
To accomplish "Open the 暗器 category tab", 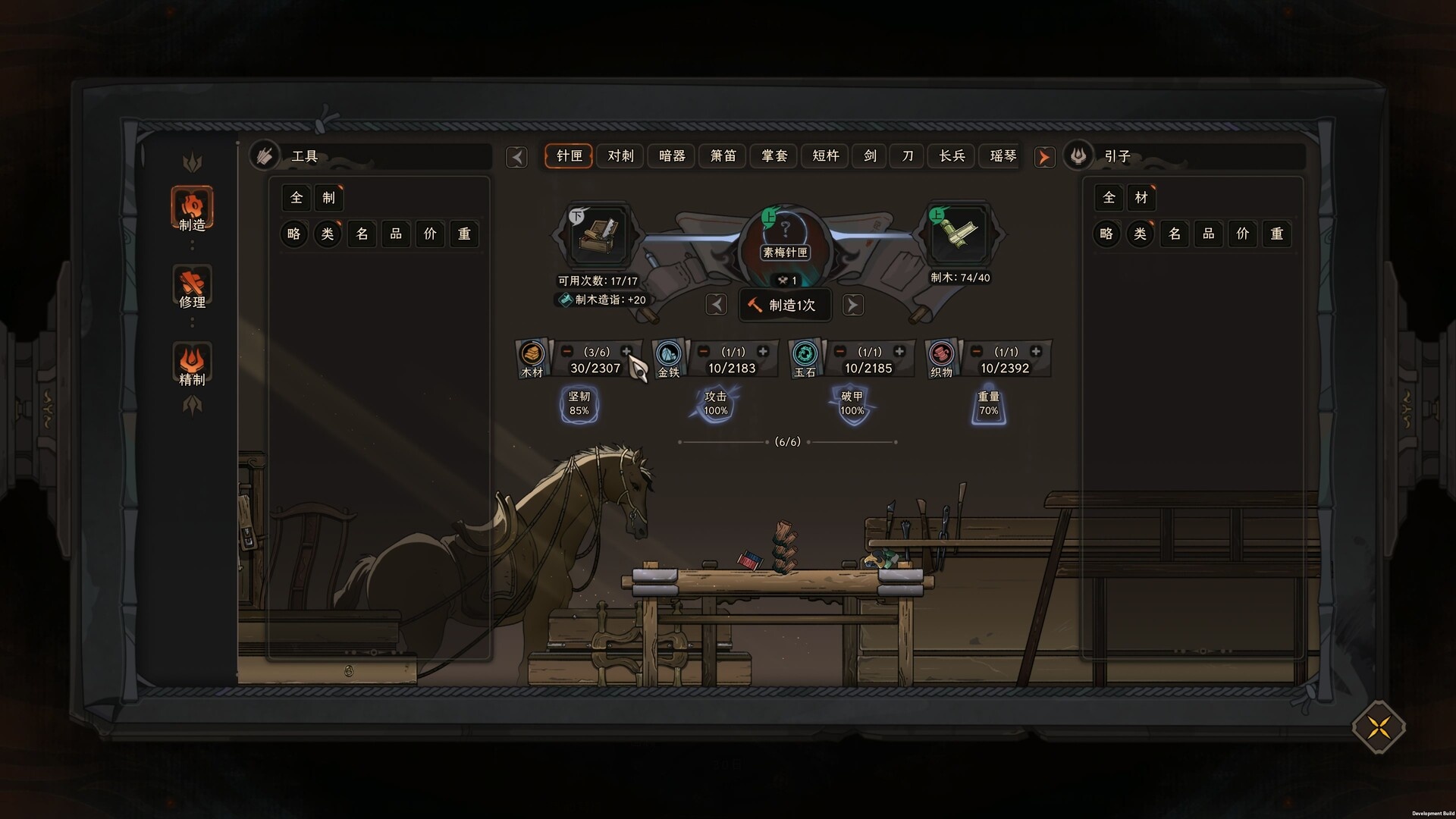I will [672, 156].
